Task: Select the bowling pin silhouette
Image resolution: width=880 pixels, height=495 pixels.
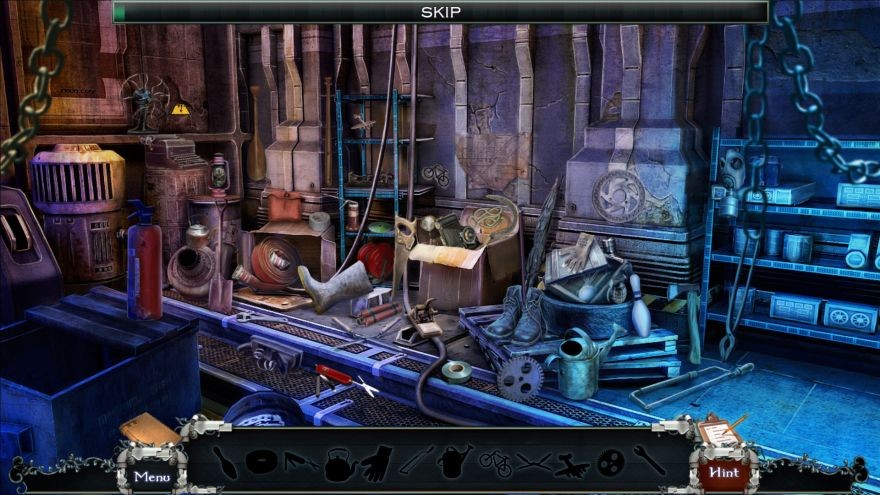Action: click(226, 462)
